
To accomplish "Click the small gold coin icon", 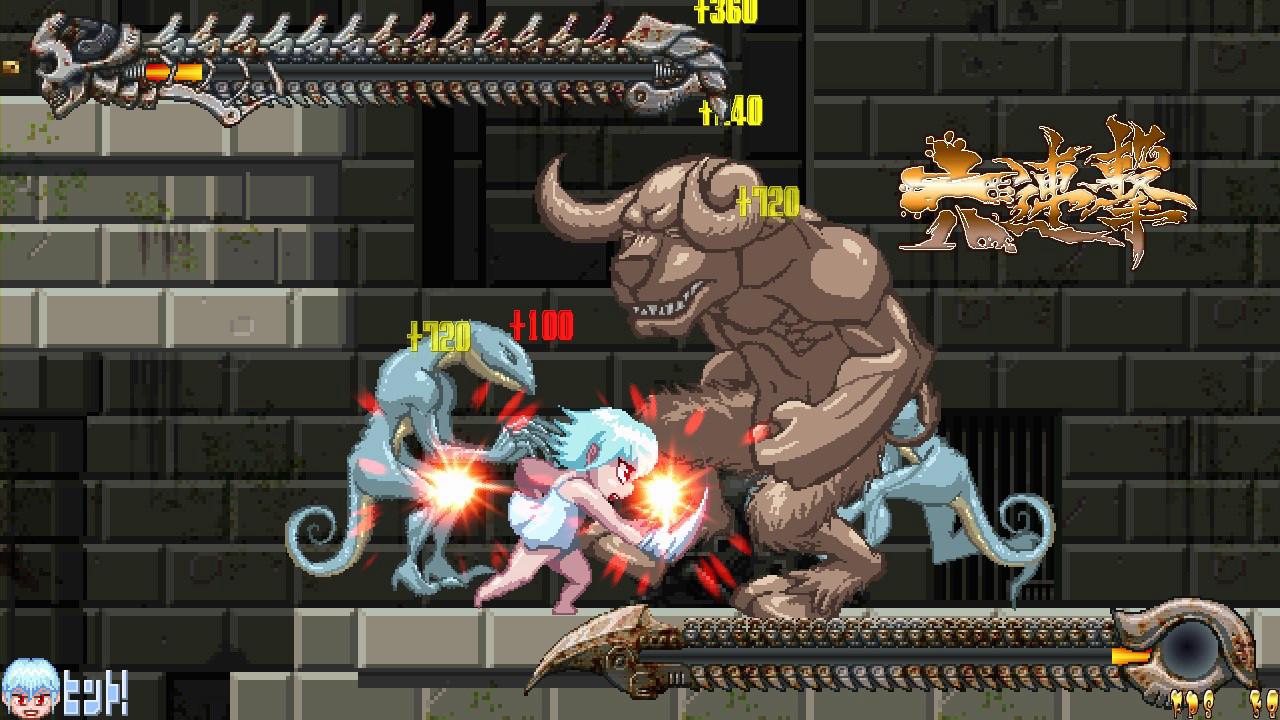I will [12, 68].
